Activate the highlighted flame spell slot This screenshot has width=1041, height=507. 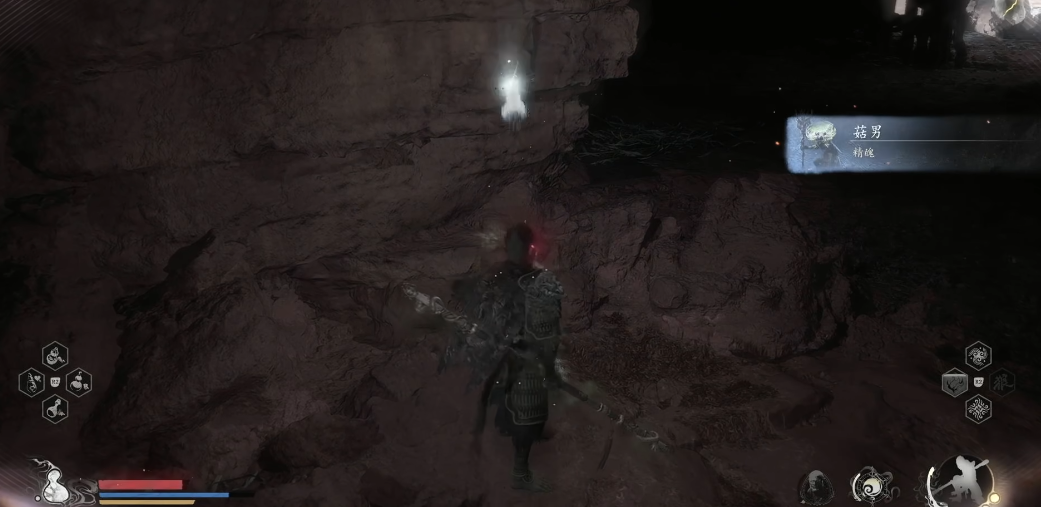954,382
